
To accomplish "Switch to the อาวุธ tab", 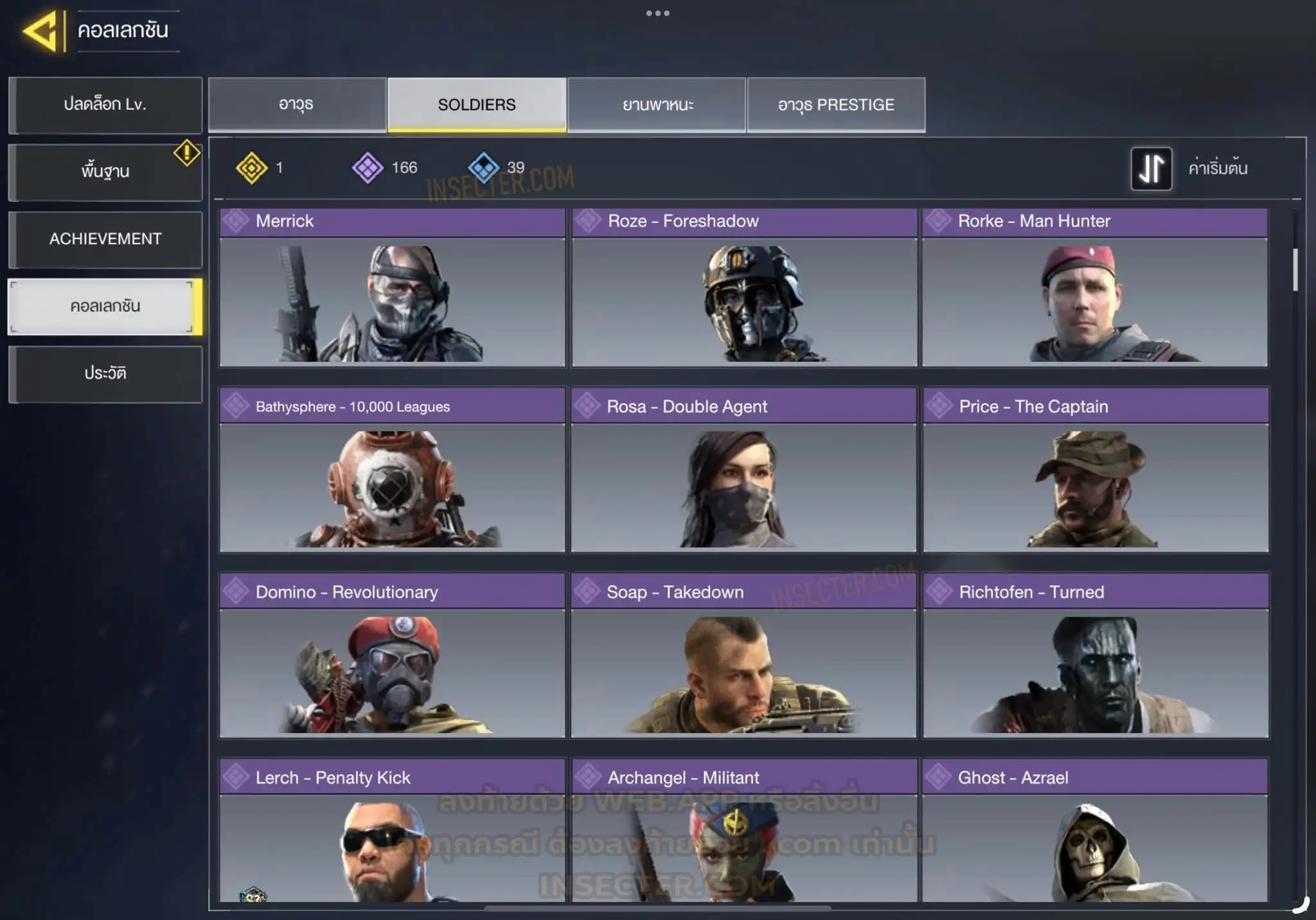I will pos(296,105).
